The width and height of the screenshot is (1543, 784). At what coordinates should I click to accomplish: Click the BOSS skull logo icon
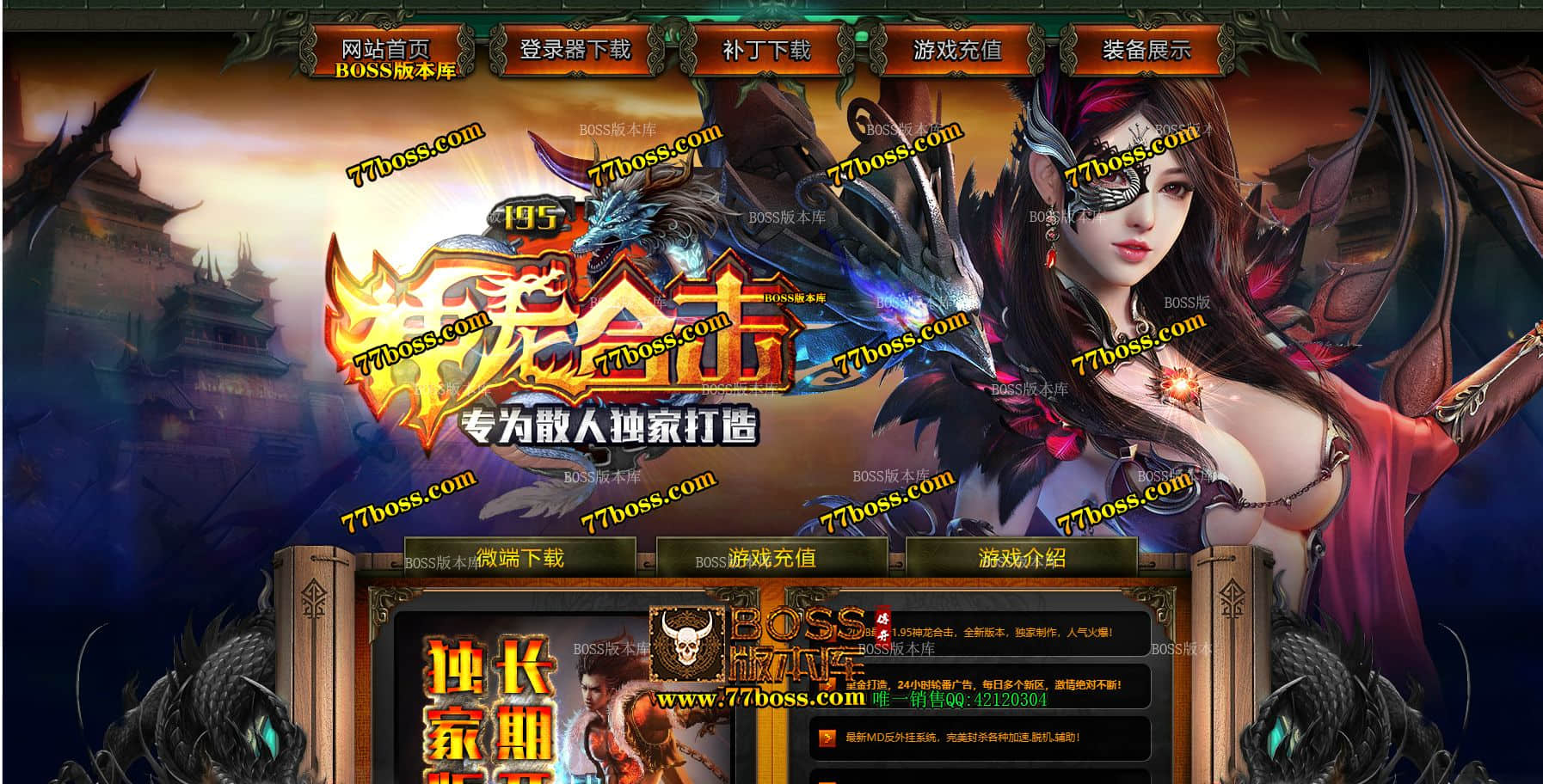687,640
